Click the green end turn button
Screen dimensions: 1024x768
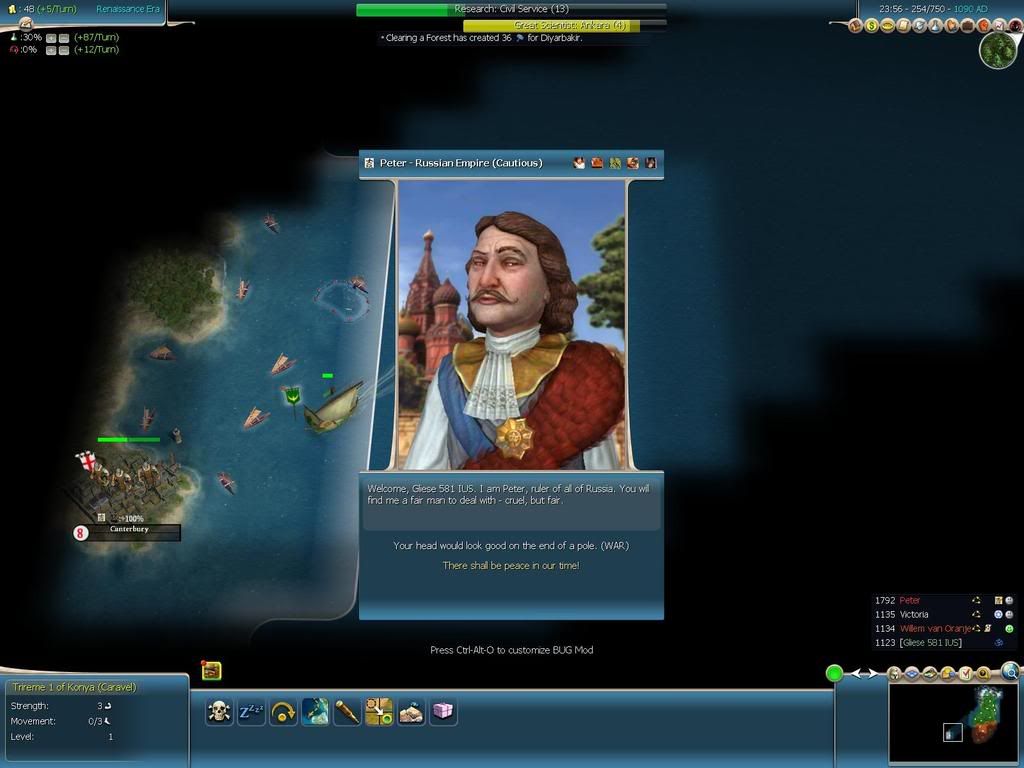pos(834,673)
